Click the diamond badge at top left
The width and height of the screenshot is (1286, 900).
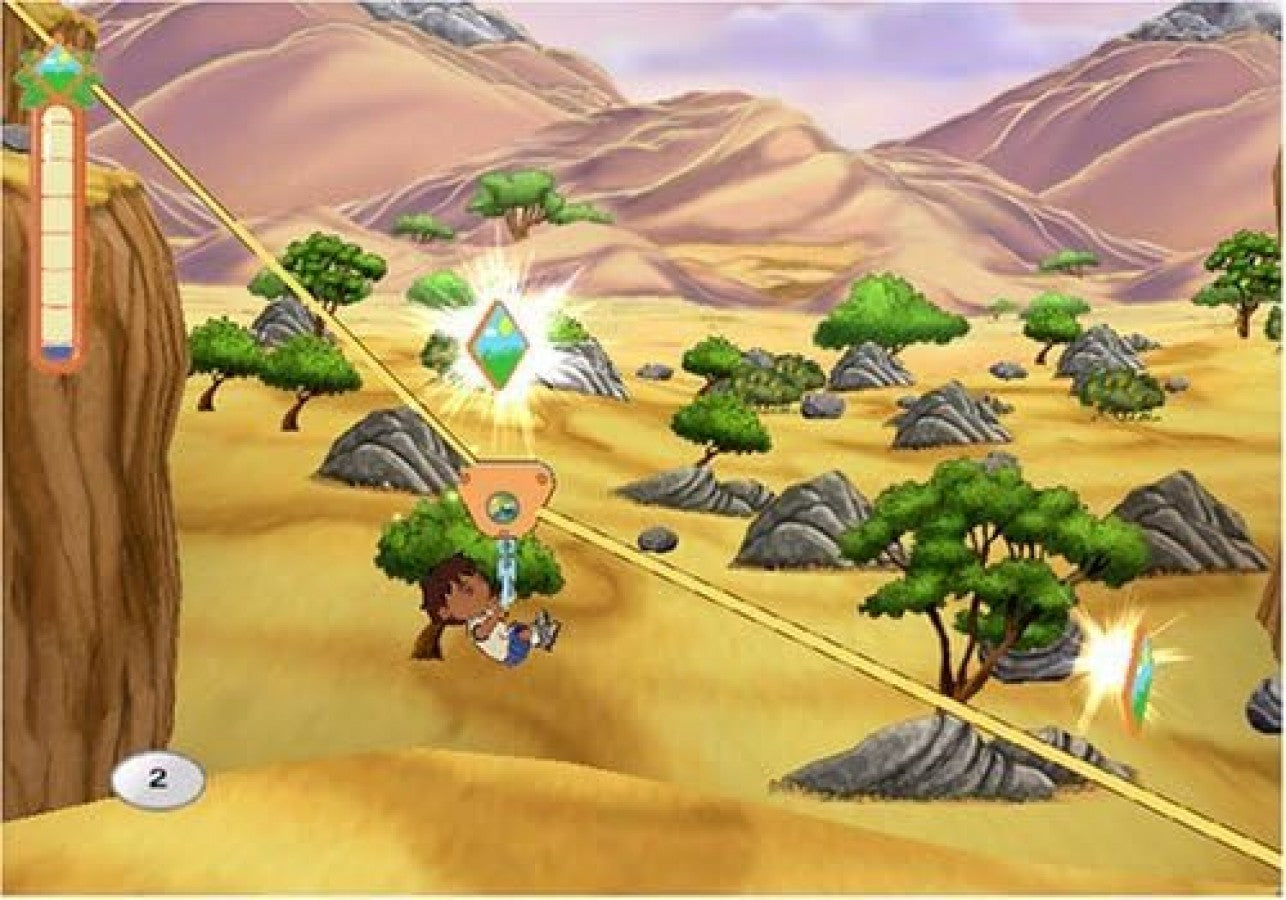[60, 70]
